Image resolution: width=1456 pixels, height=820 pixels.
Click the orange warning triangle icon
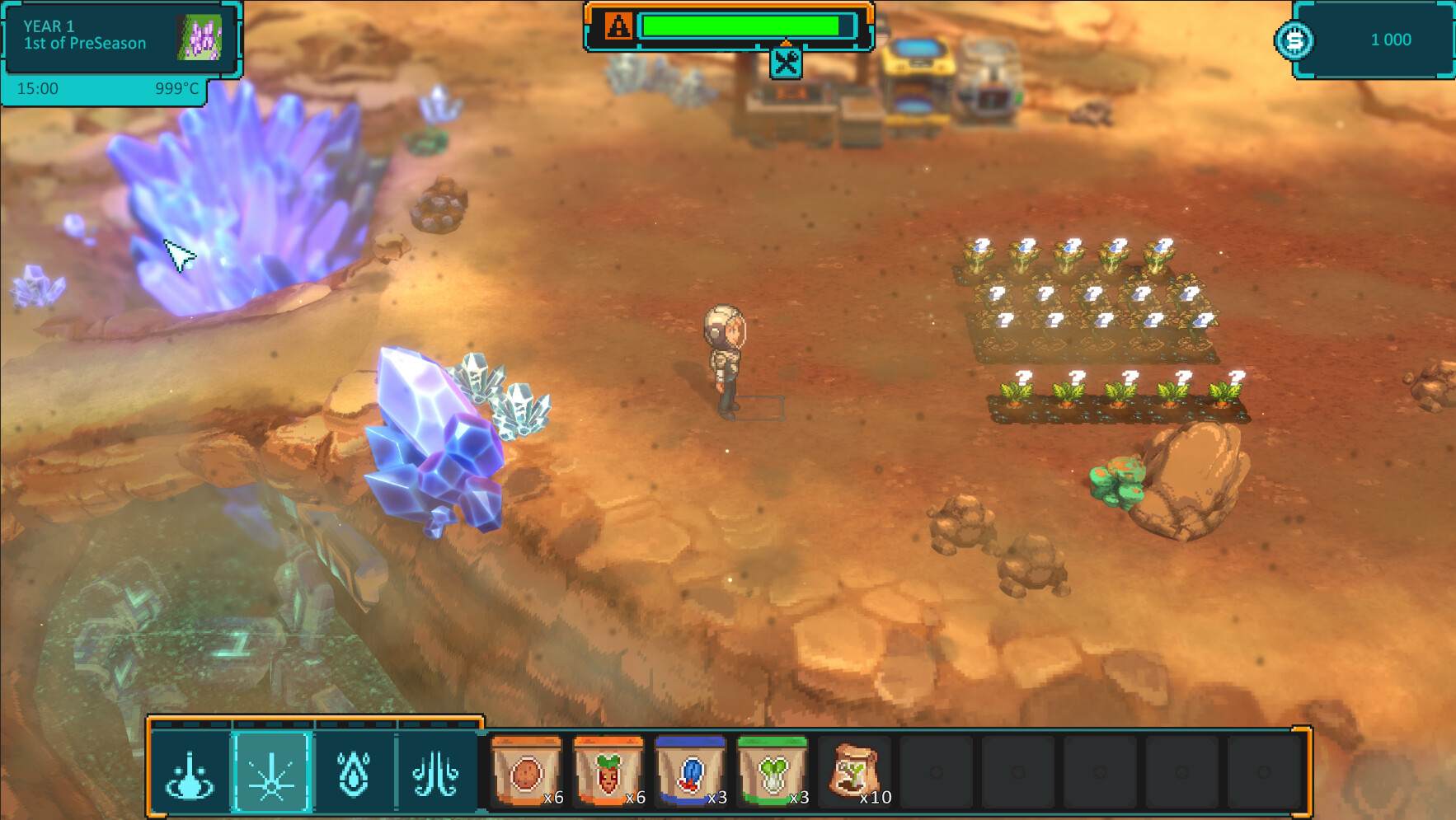pos(618,26)
